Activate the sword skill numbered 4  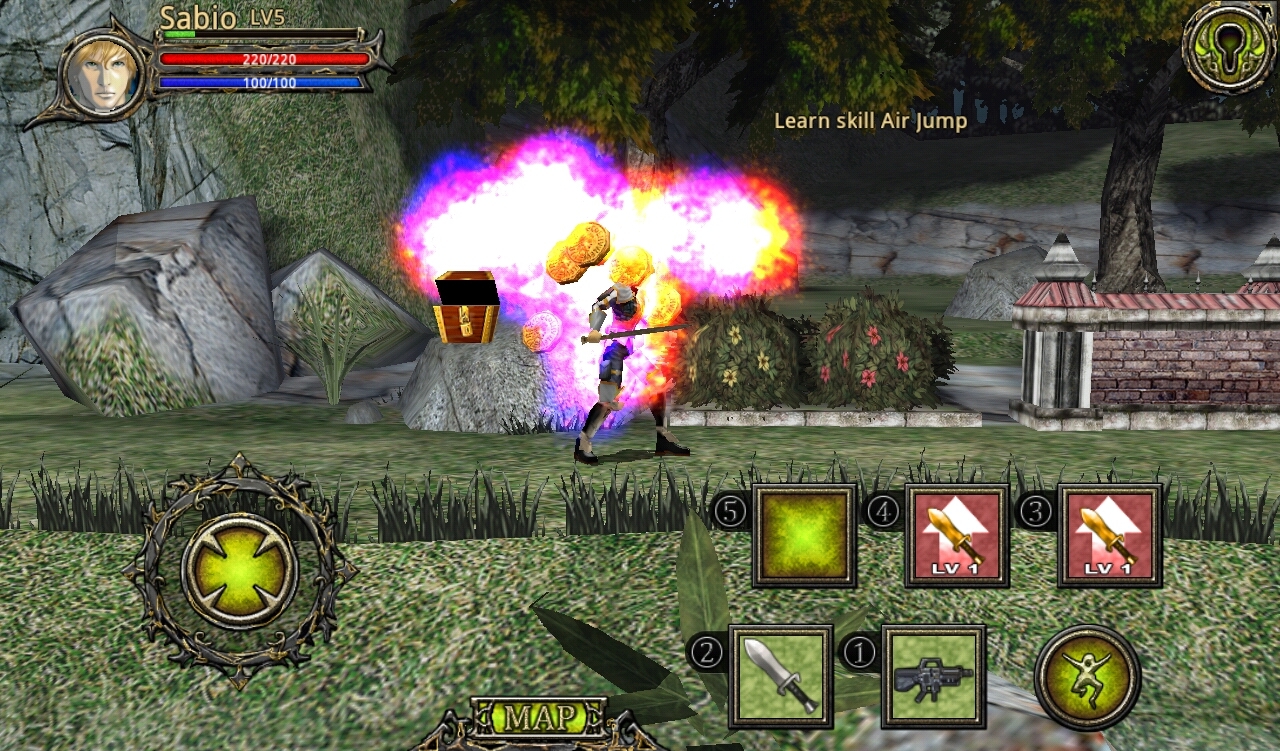[x=956, y=535]
